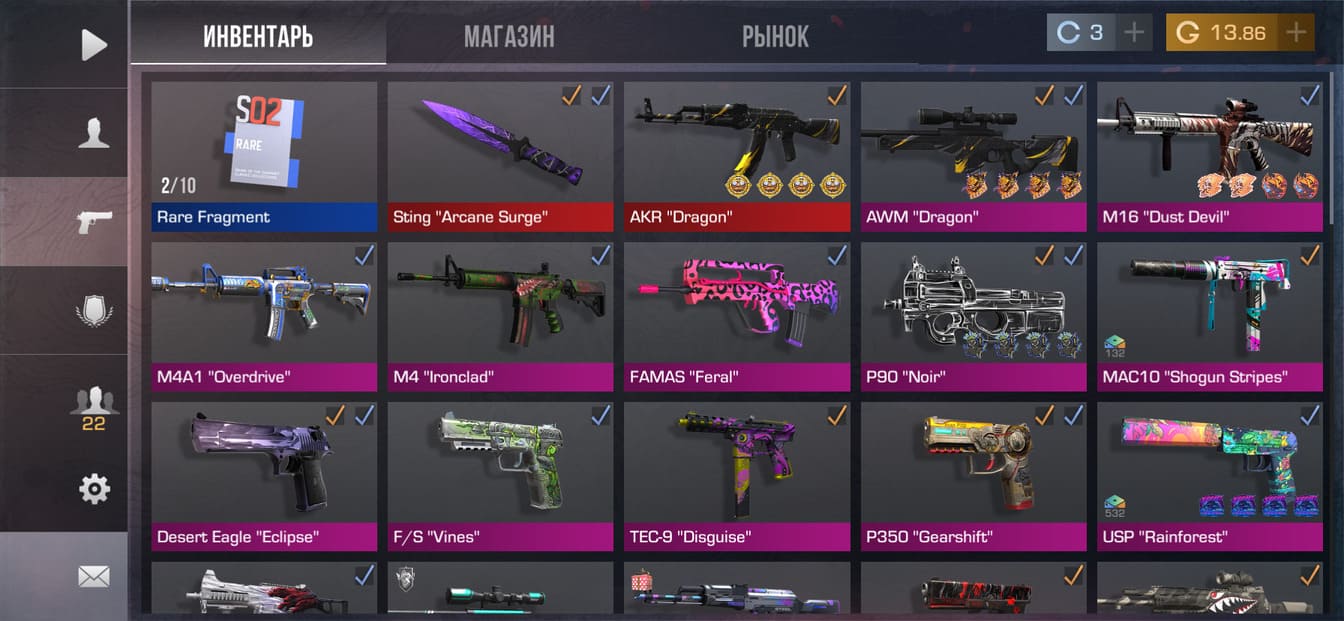Select the USP "Rainforest" skin
Image resolution: width=1344 pixels, height=621 pixels.
[x=1209, y=476]
